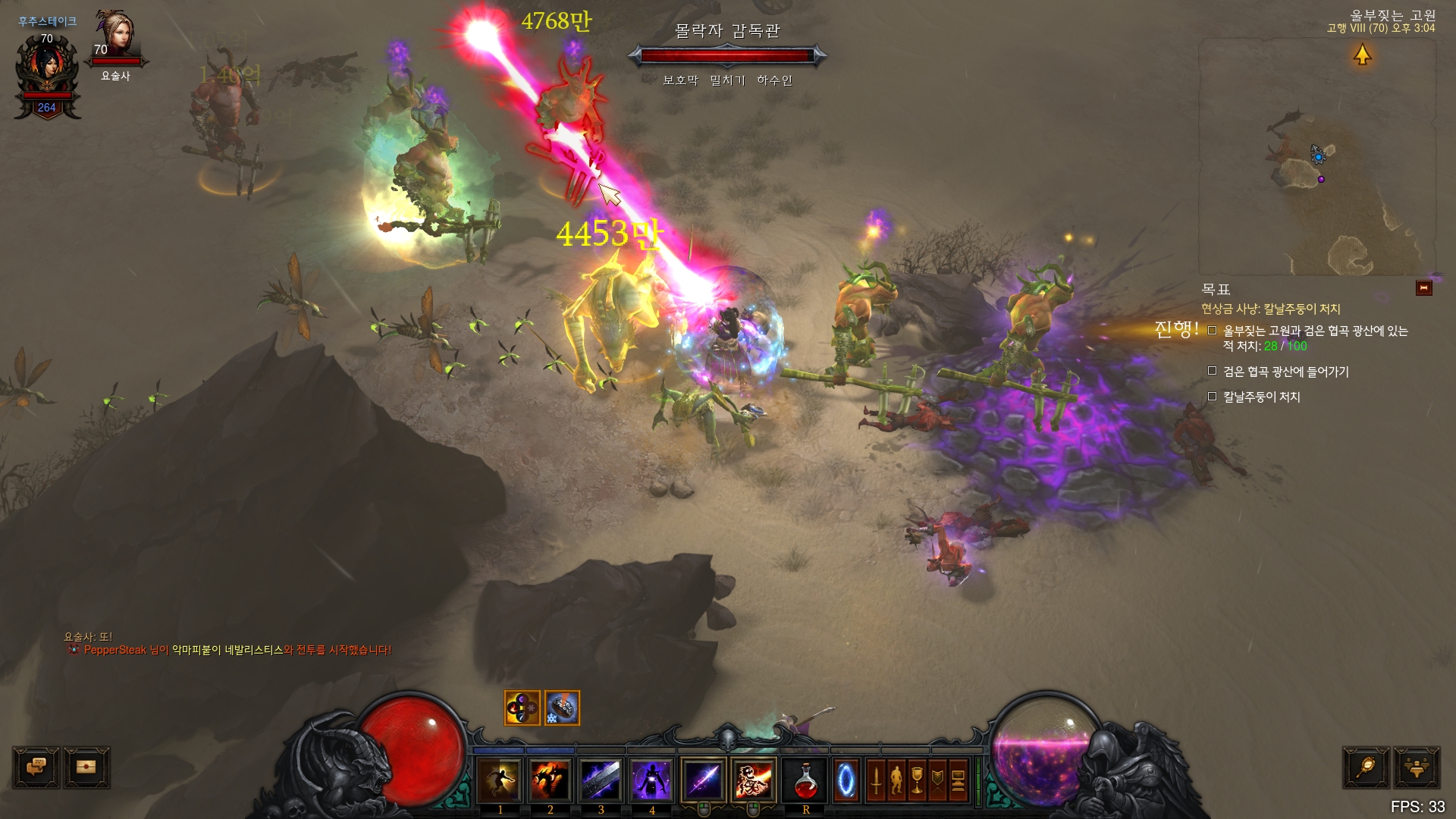Screen dimensions: 1456x819
Task: Cast the Hydra skill in slot 2
Action: (551, 780)
